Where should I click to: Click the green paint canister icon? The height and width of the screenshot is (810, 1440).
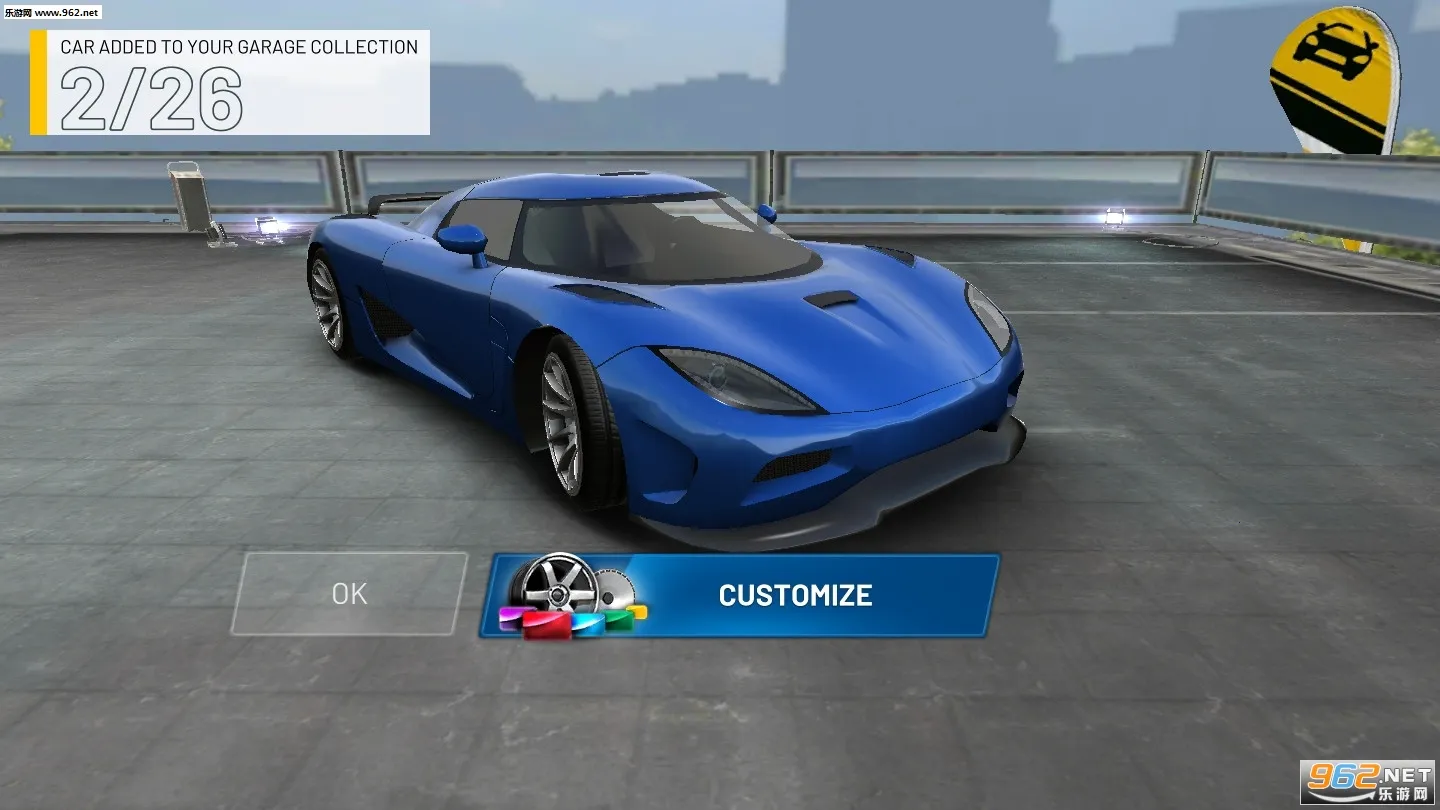620,618
